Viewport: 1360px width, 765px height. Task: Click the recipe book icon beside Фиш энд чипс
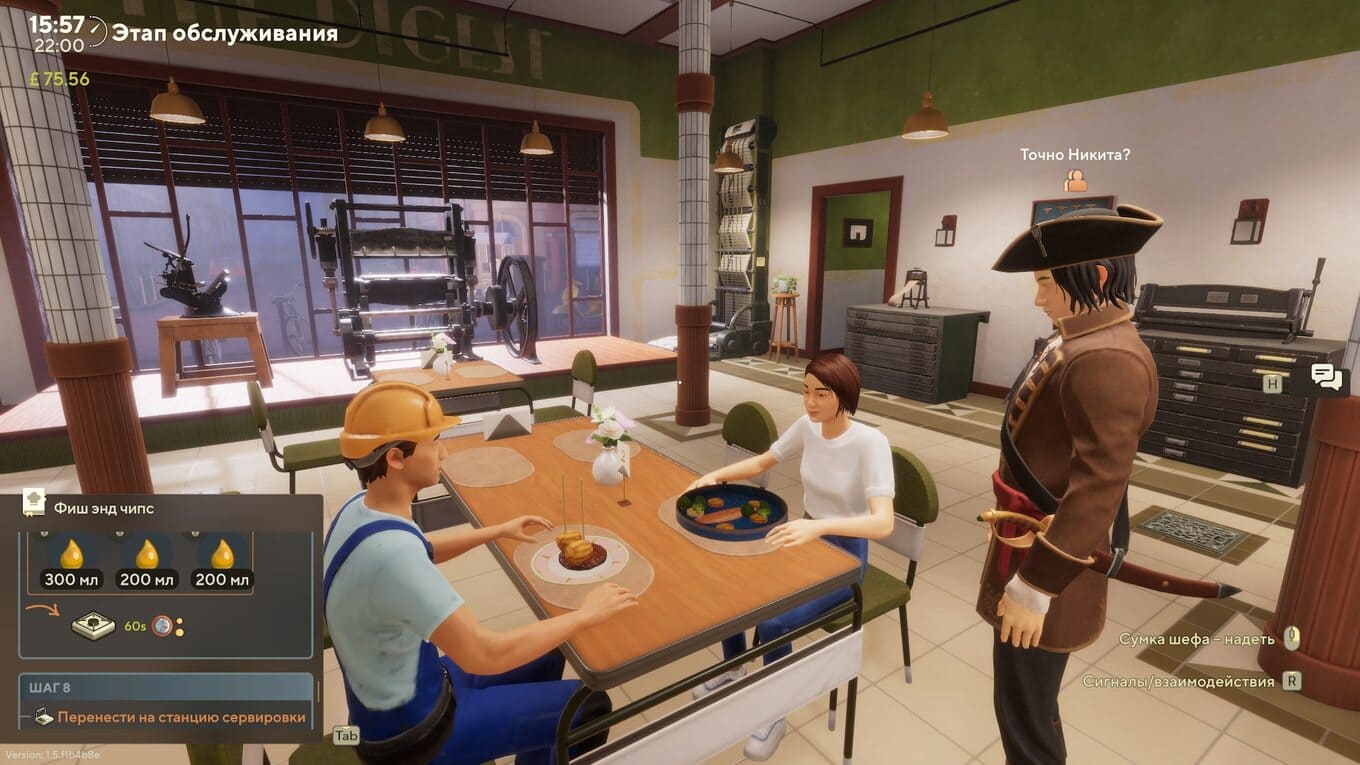click(x=34, y=506)
